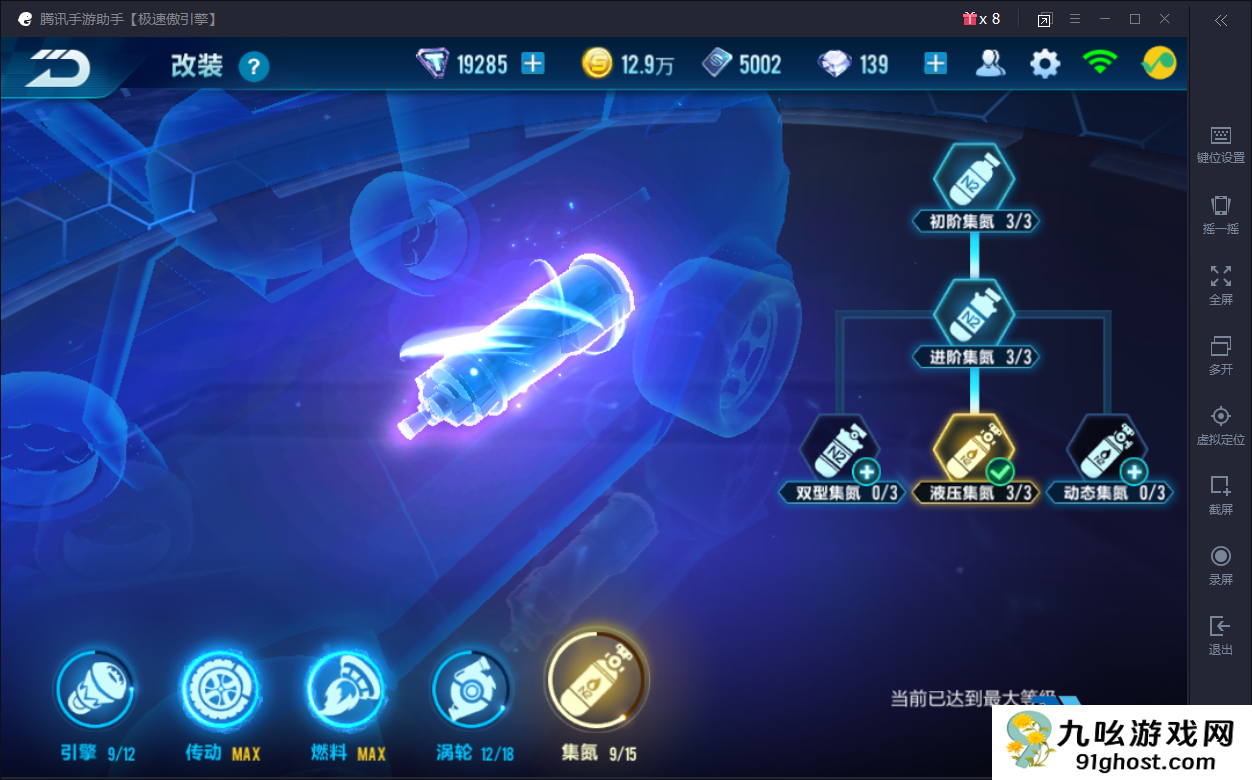Open the gear settings icon
The image size is (1252, 780).
click(1045, 64)
